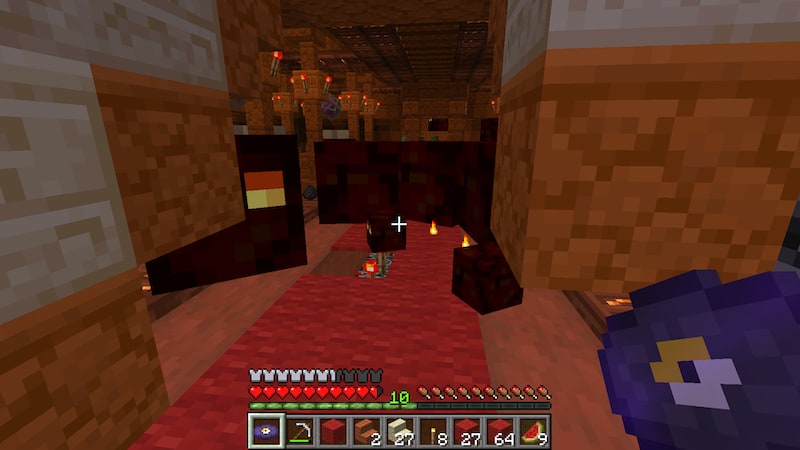Choose the single red block with no count
Viewport: 800px width, 450px height.
point(332,430)
